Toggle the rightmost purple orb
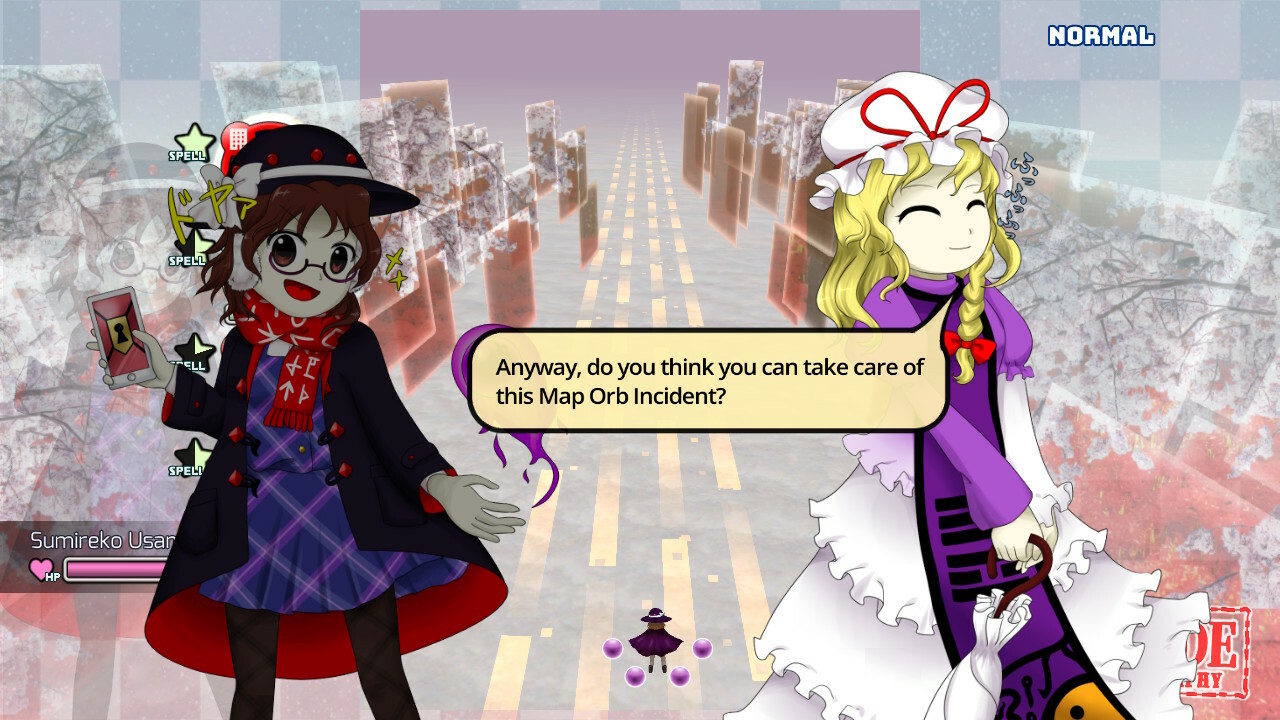 [701, 647]
